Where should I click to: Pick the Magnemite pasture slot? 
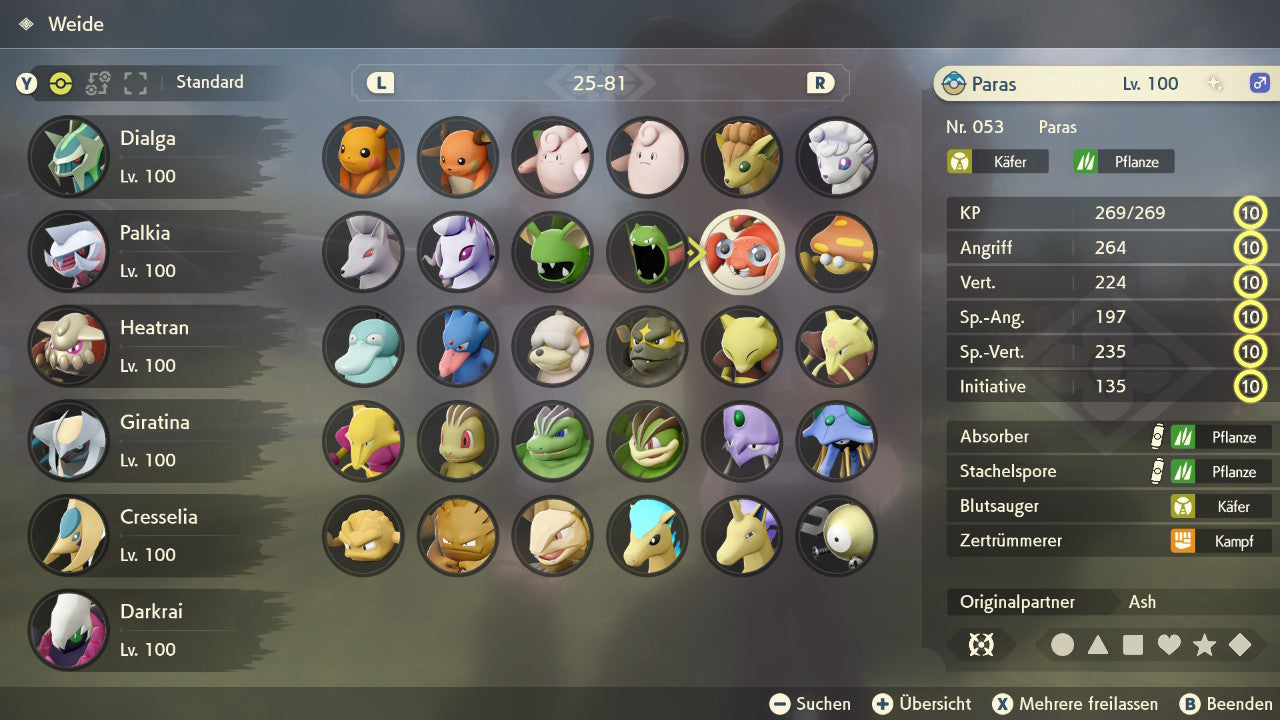click(x=837, y=536)
